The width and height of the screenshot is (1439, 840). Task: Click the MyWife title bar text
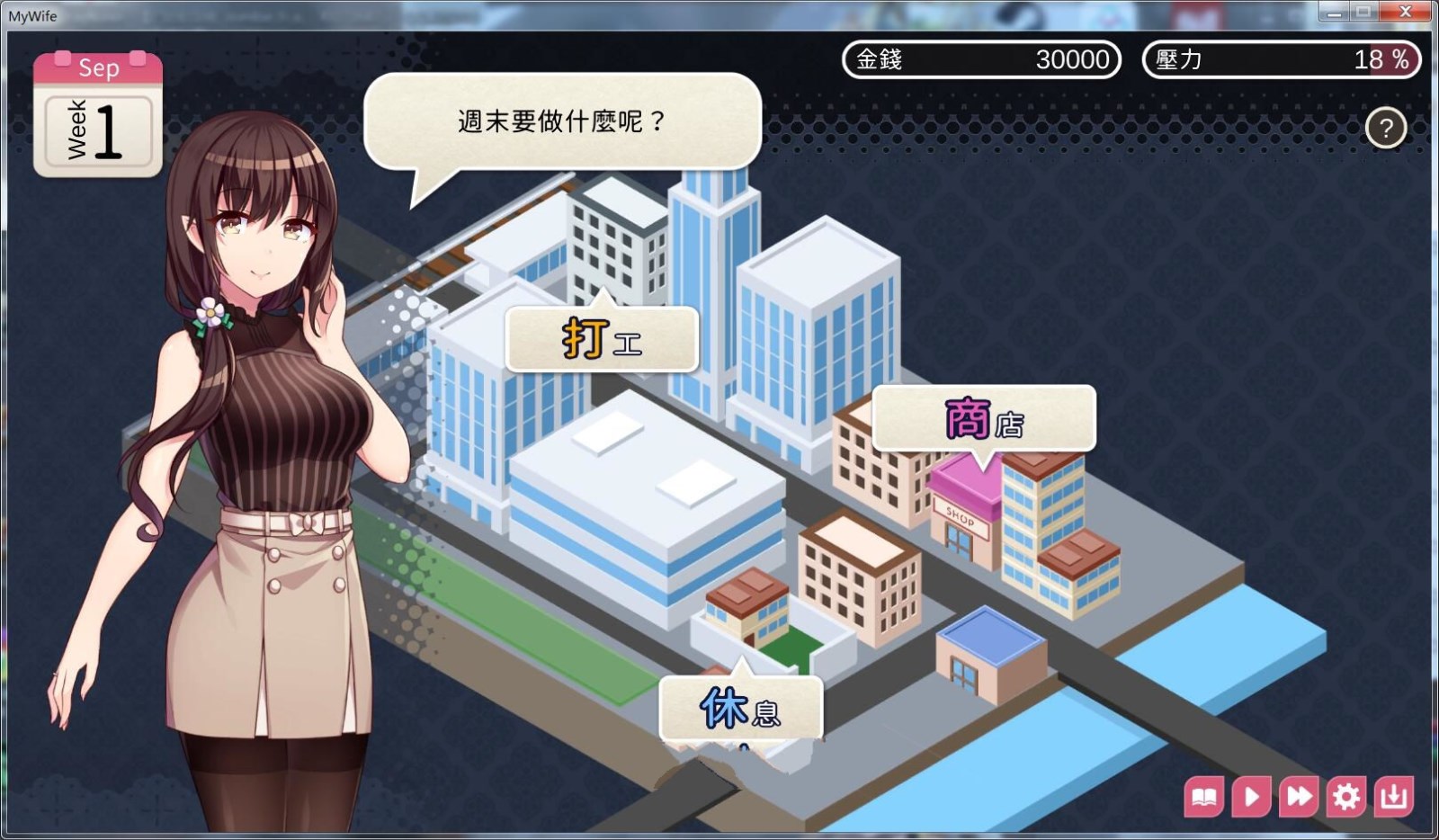click(32, 15)
